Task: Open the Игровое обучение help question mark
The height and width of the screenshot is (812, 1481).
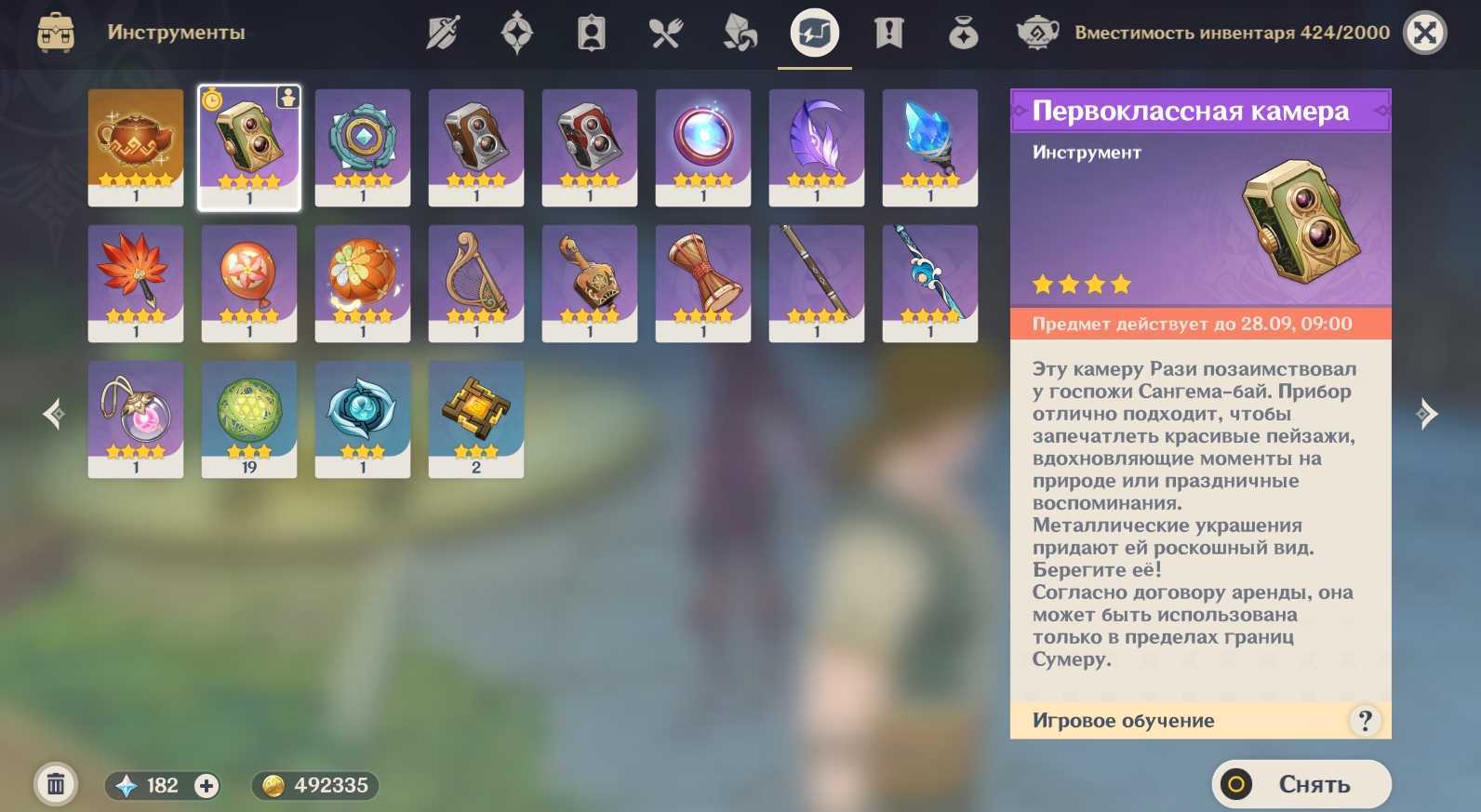Action: coord(1365,720)
